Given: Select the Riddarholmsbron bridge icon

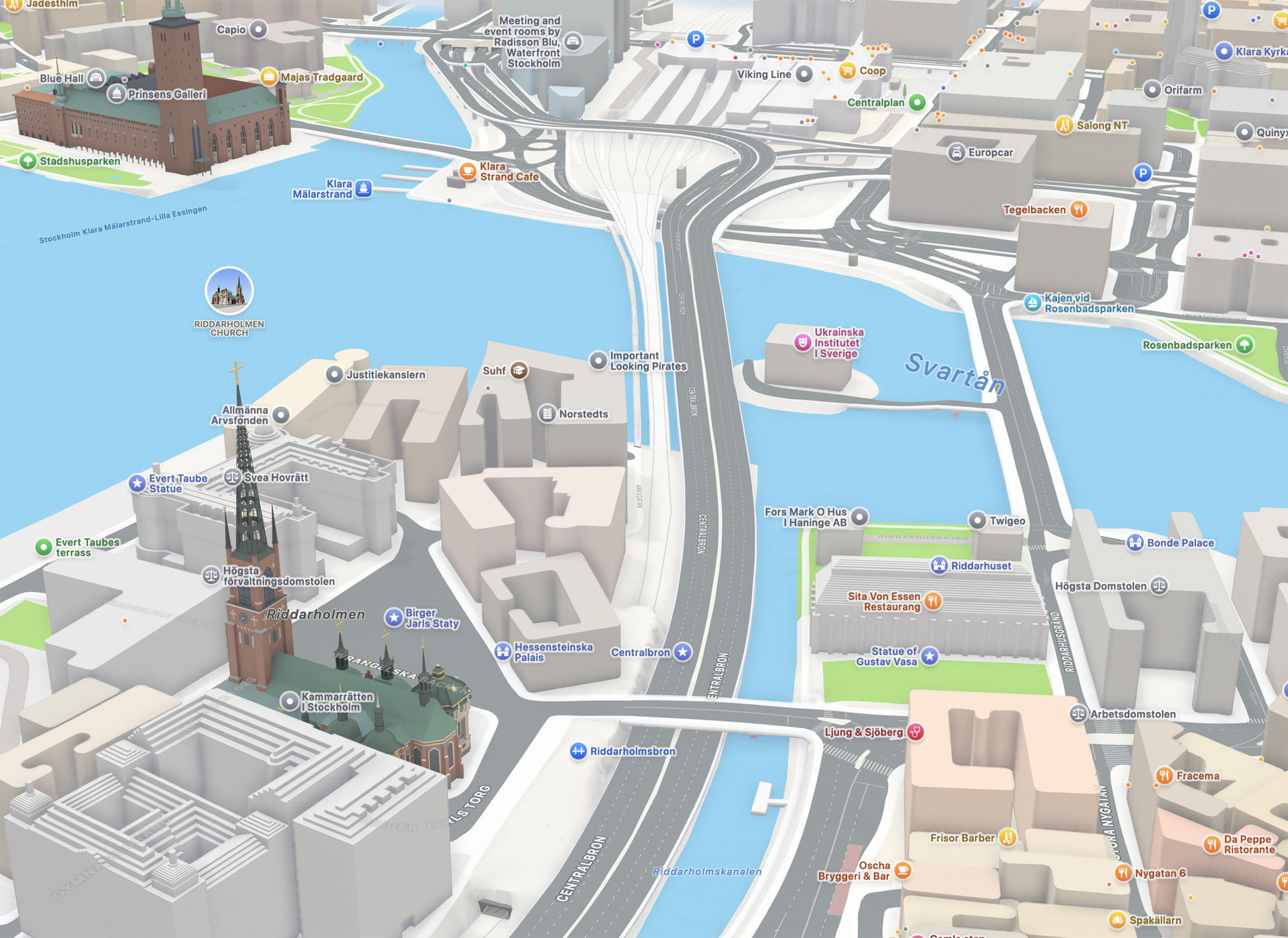Looking at the screenshot, I should pos(580,751).
